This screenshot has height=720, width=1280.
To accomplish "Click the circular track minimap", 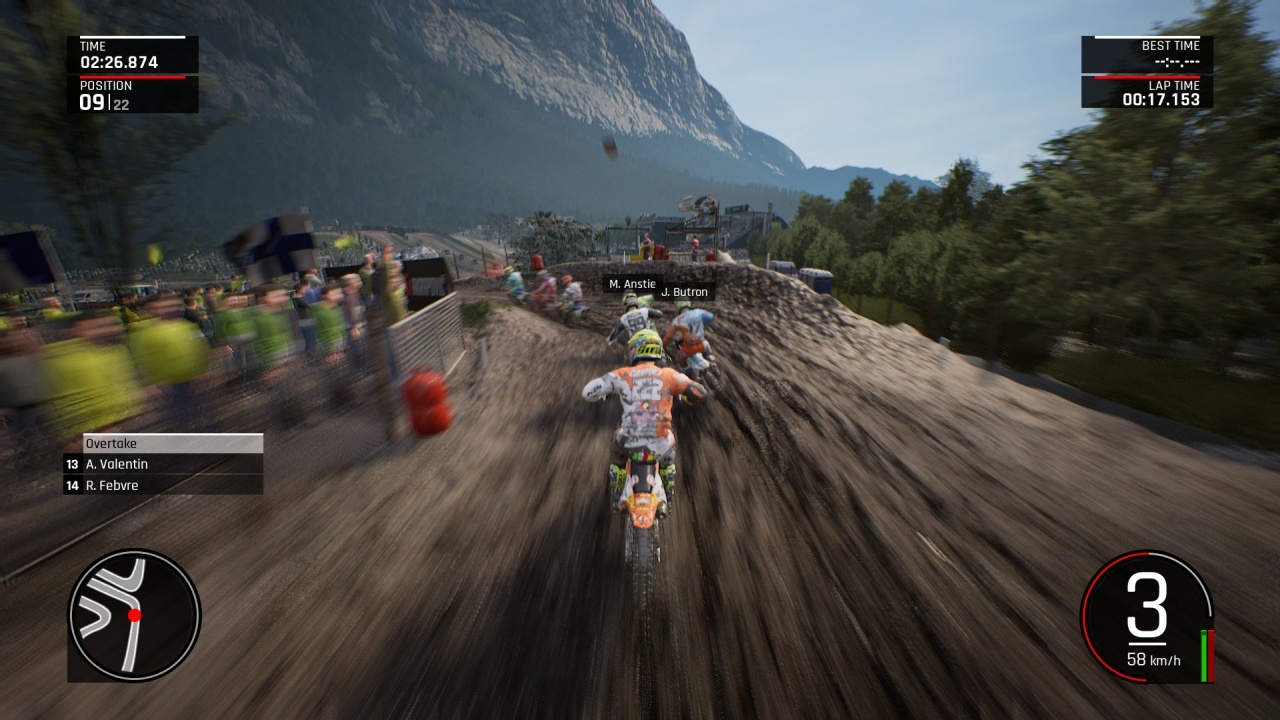I will (134, 615).
